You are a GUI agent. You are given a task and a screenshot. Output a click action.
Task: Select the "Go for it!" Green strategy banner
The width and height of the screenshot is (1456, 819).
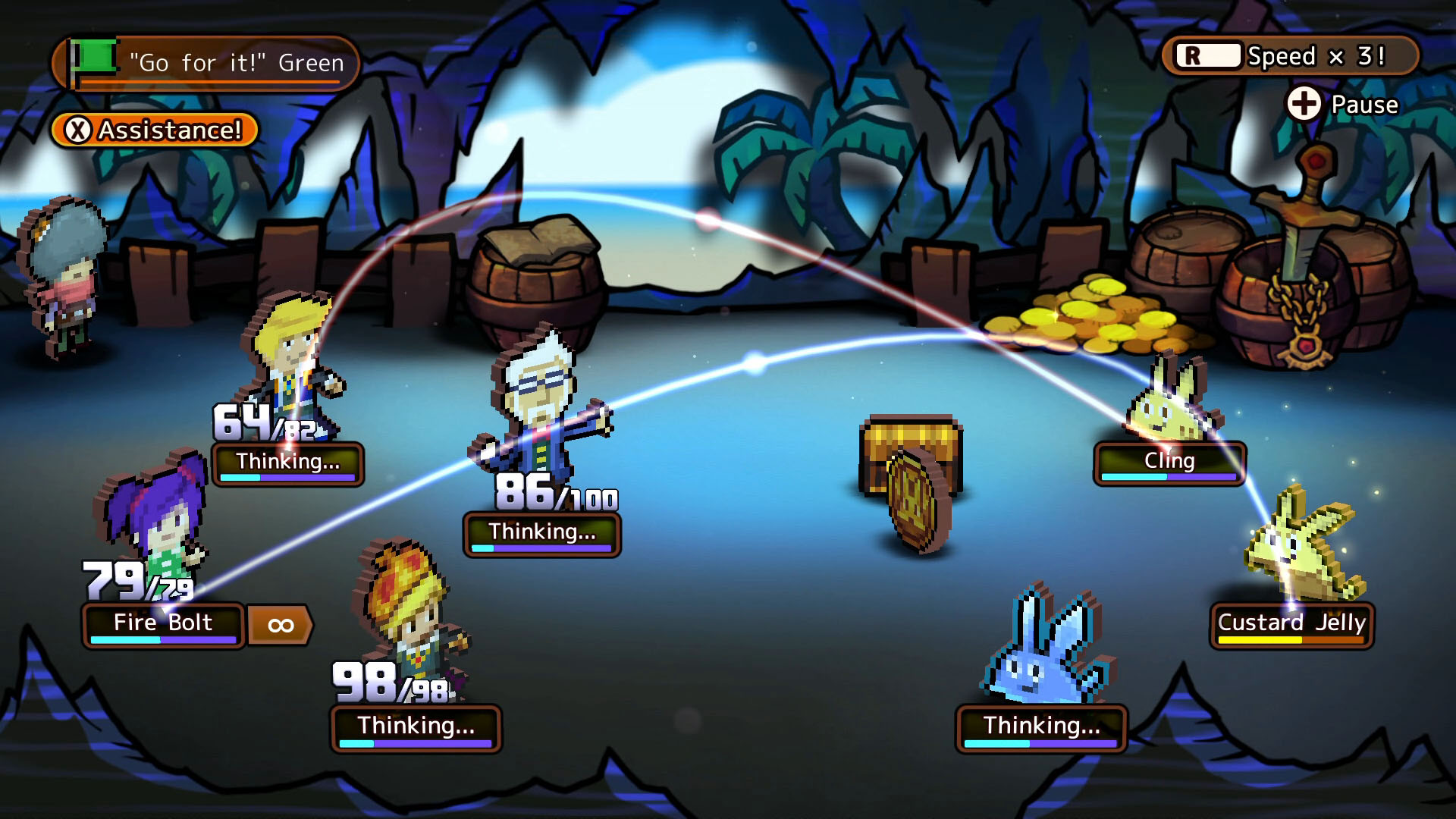206,63
